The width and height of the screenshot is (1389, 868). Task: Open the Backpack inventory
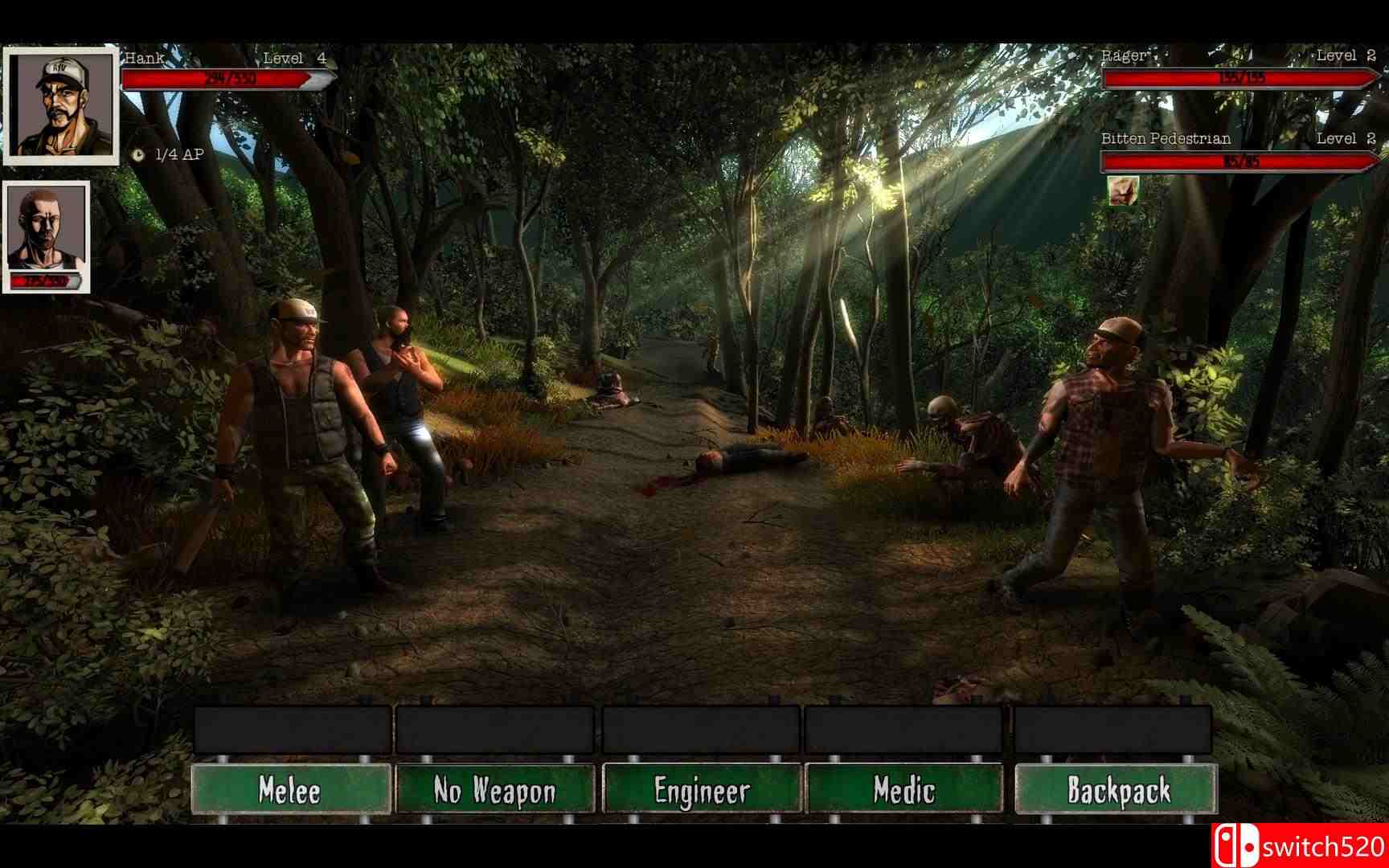point(1120,792)
